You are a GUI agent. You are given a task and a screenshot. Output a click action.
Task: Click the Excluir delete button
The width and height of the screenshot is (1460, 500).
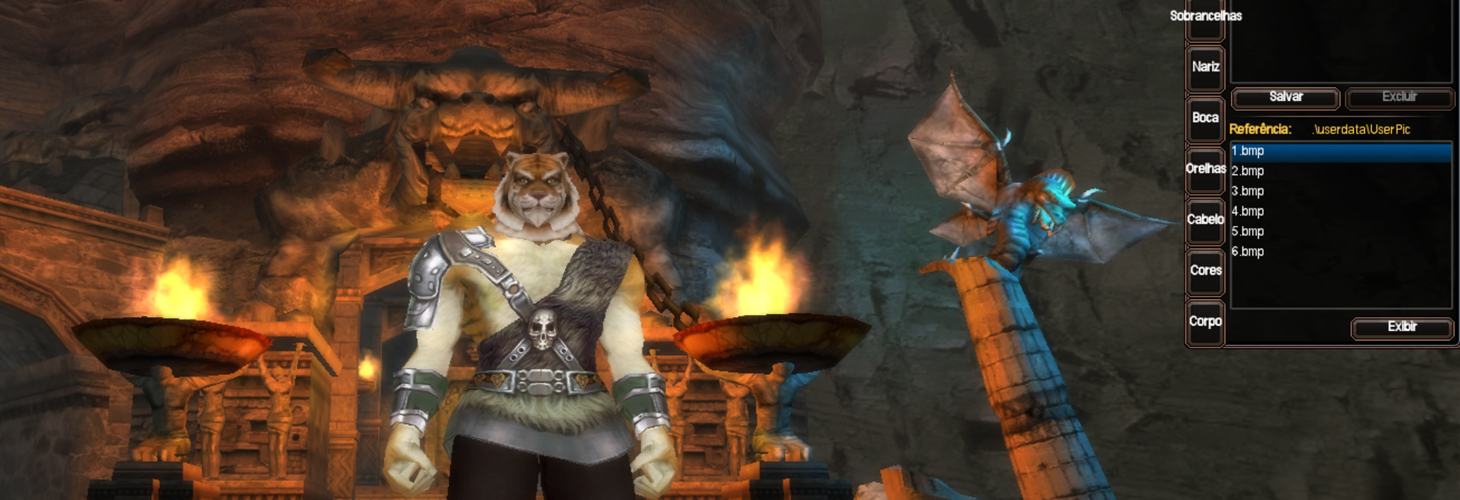pyautogui.click(x=1399, y=98)
